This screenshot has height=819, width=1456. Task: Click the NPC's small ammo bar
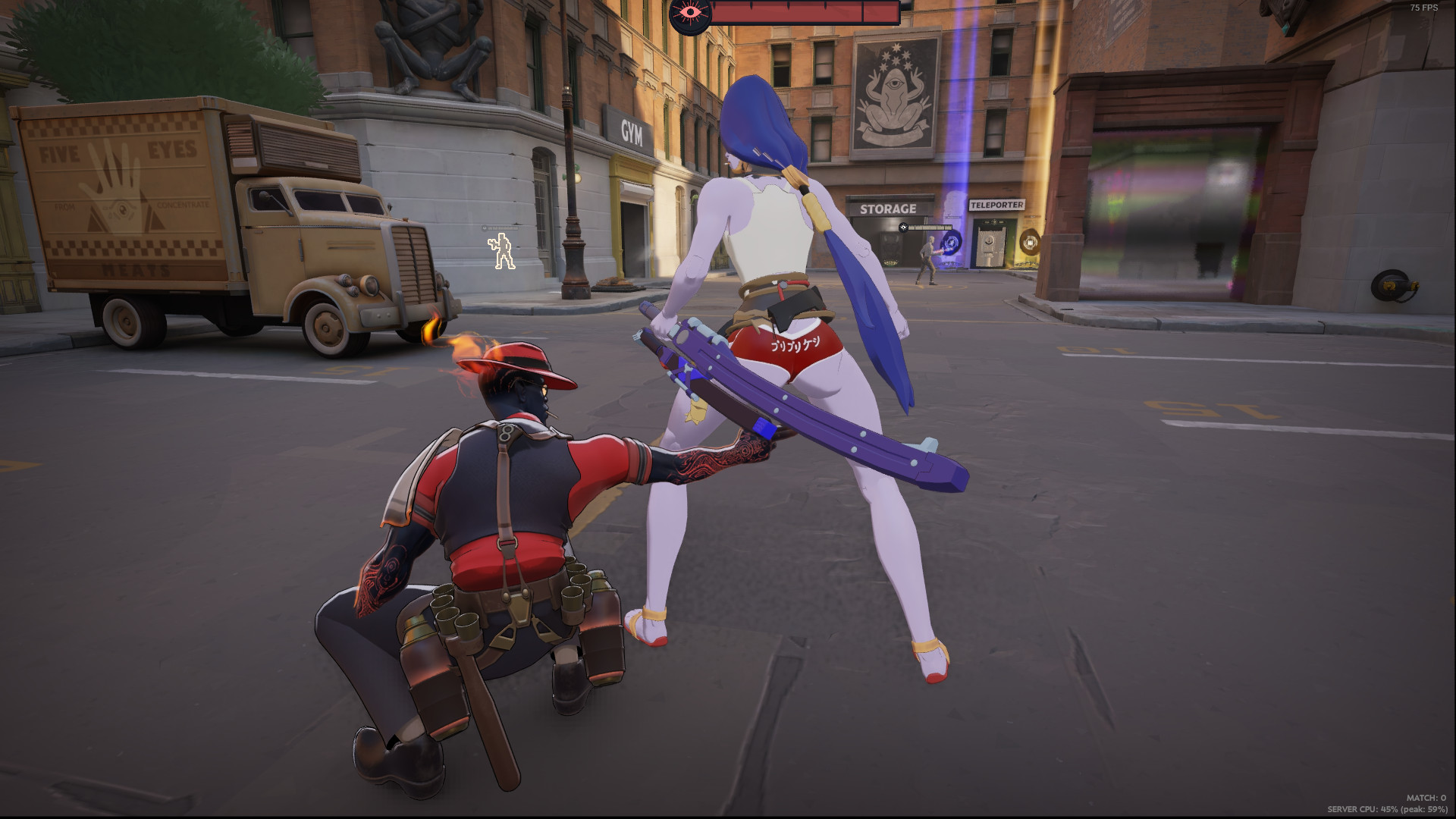pyautogui.click(x=930, y=226)
